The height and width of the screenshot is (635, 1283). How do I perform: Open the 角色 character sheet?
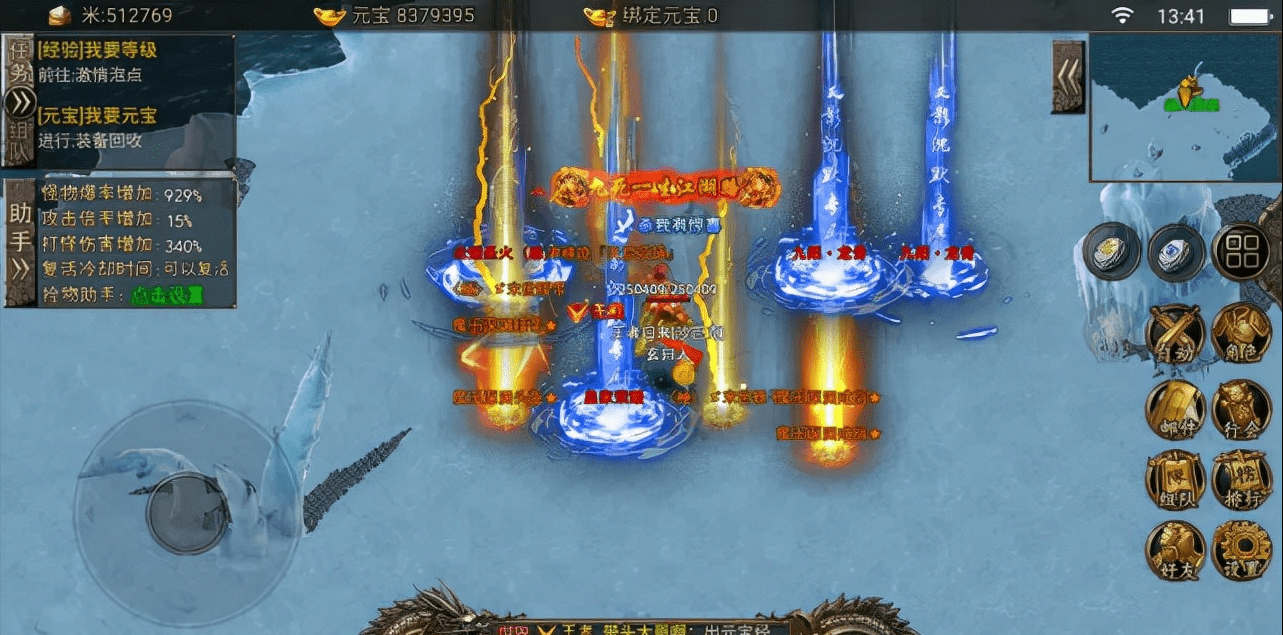click(1241, 334)
